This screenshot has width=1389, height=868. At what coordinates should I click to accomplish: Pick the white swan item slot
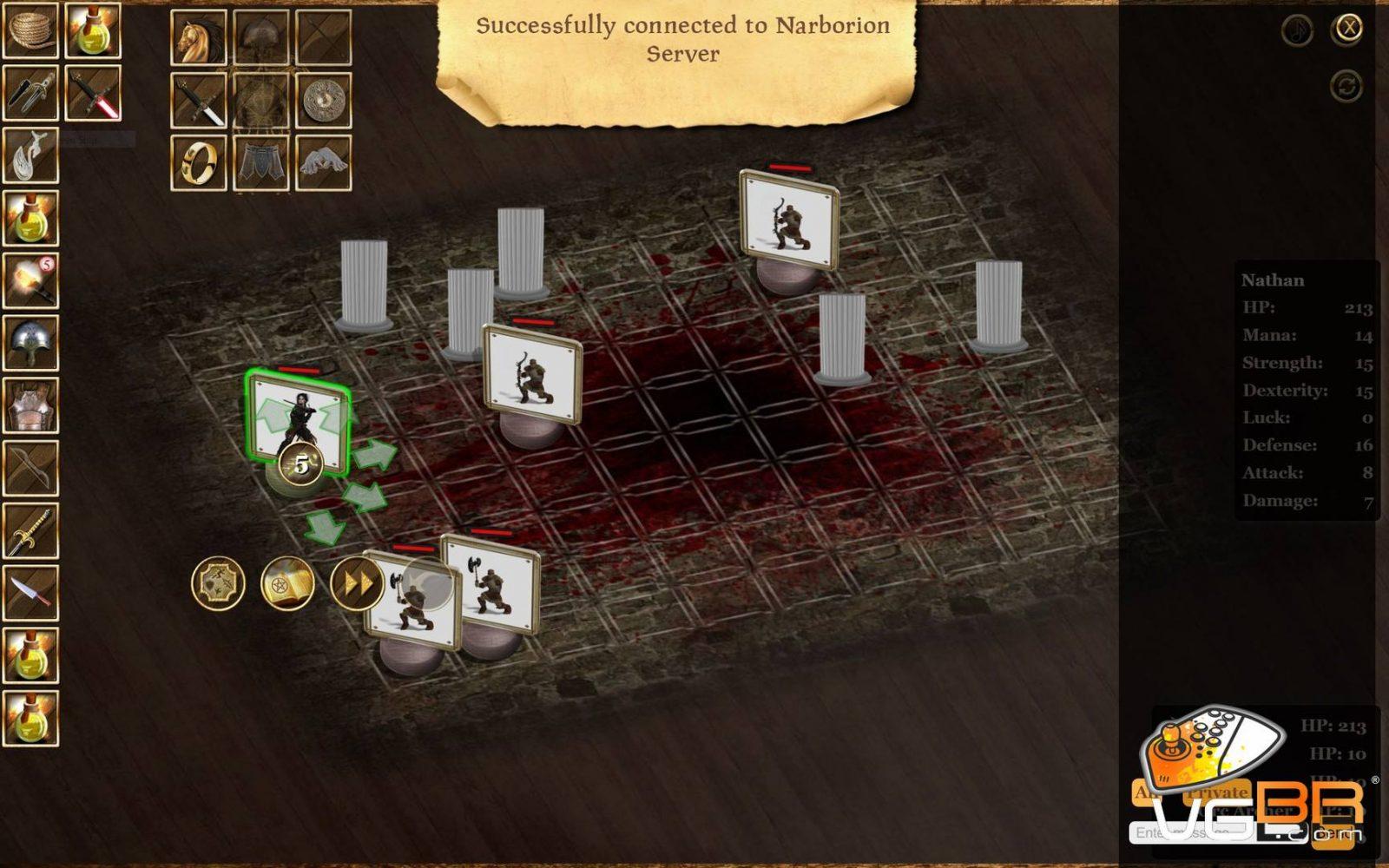pos(30,156)
